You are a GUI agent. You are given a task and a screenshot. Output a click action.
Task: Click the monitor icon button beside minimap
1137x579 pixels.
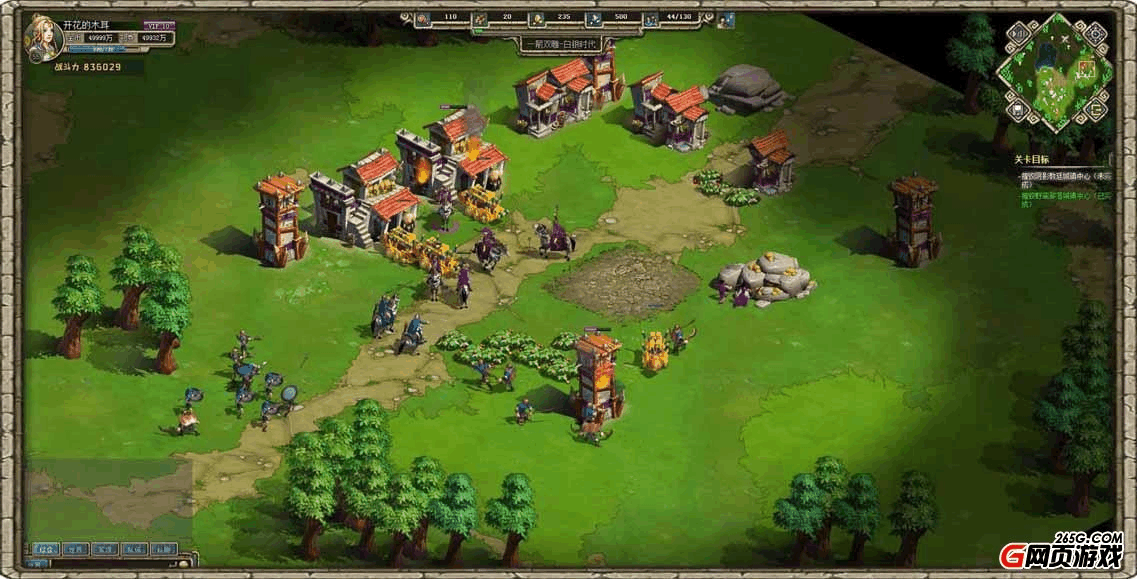click(x=1016, y=108)
